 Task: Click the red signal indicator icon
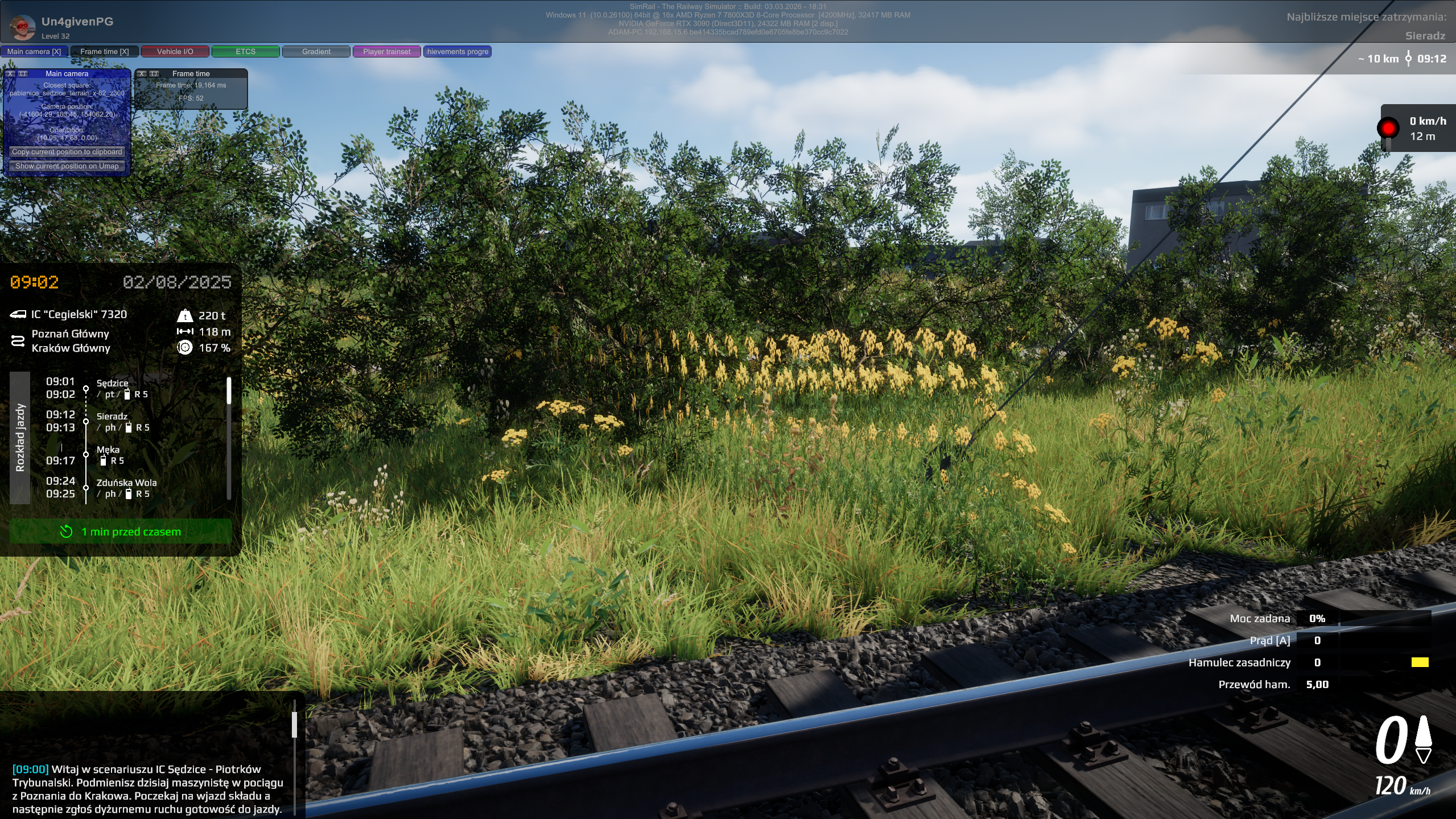pos(1388,128)
